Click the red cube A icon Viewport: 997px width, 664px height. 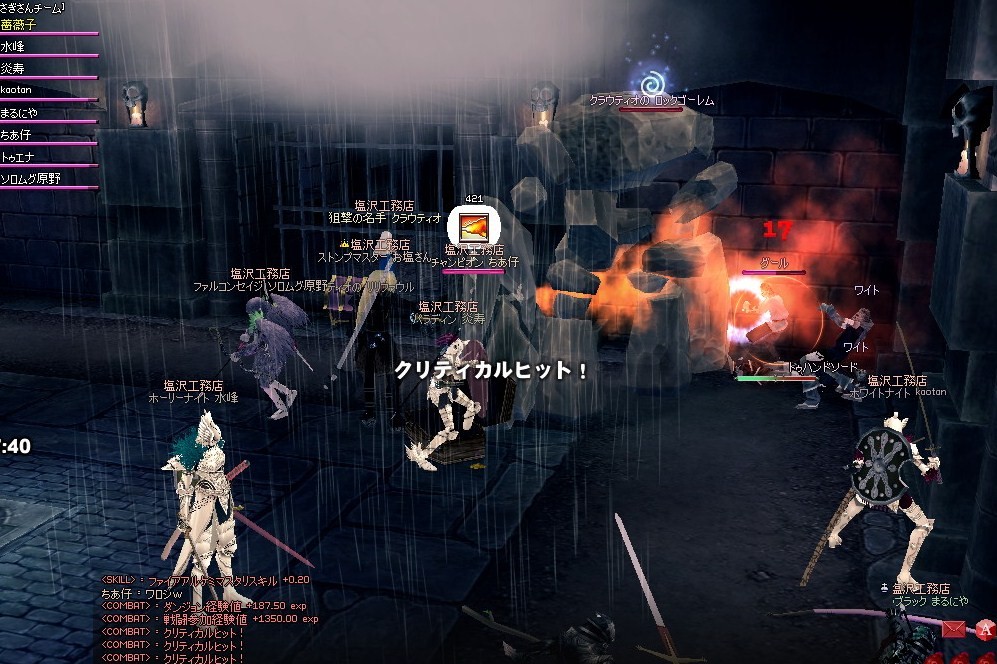(985, 628)
